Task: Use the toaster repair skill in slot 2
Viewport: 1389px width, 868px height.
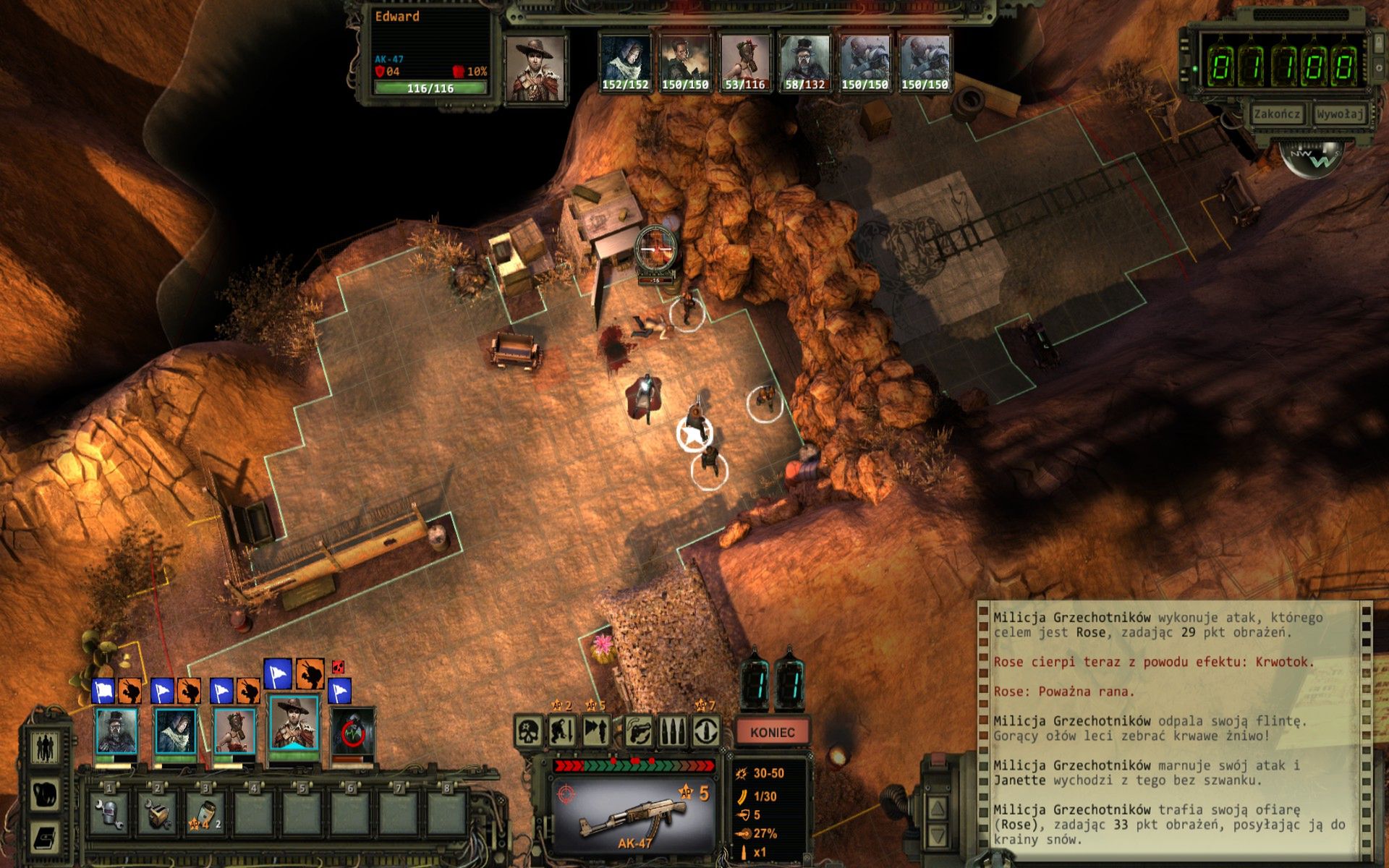Action: (x=158, y=813)
